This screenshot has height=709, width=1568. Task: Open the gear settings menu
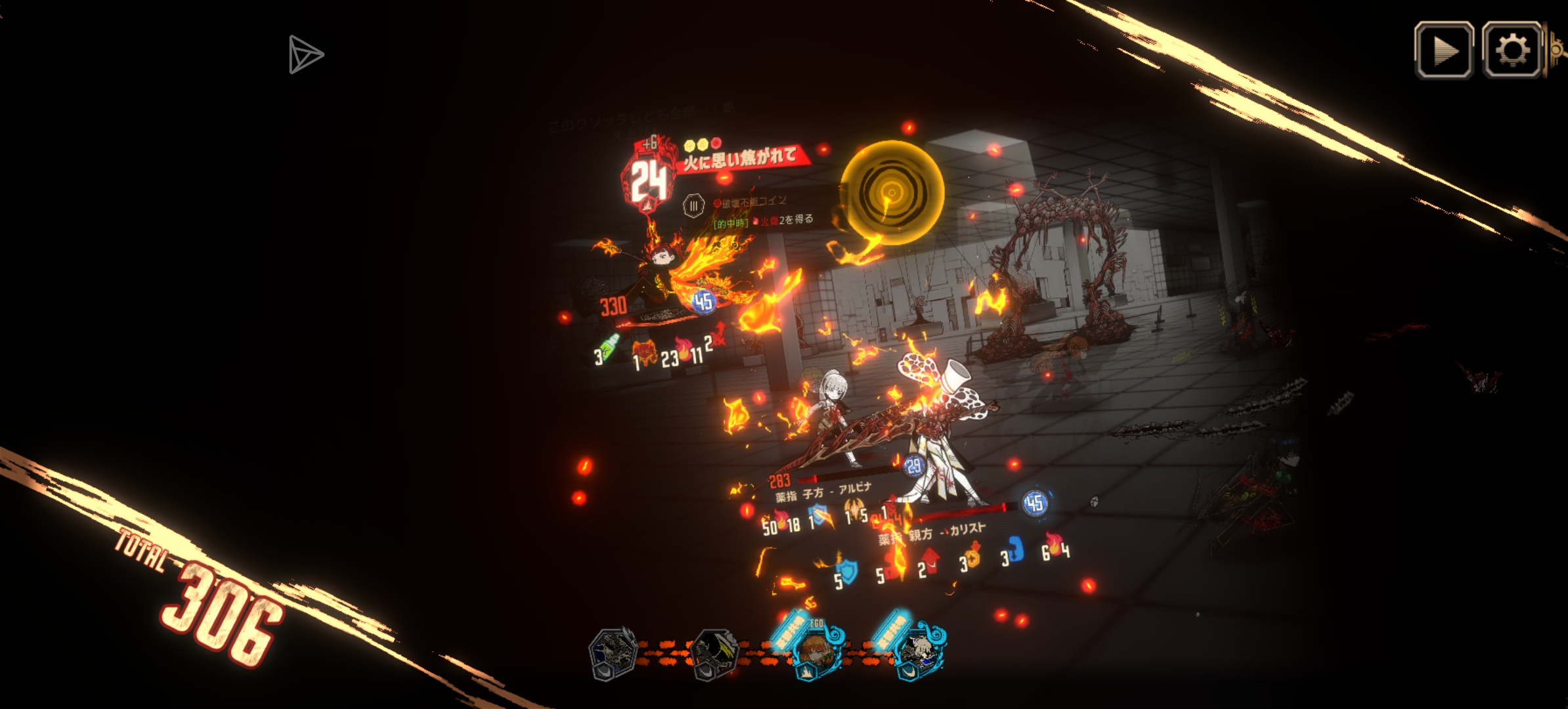click(1512, 51)
